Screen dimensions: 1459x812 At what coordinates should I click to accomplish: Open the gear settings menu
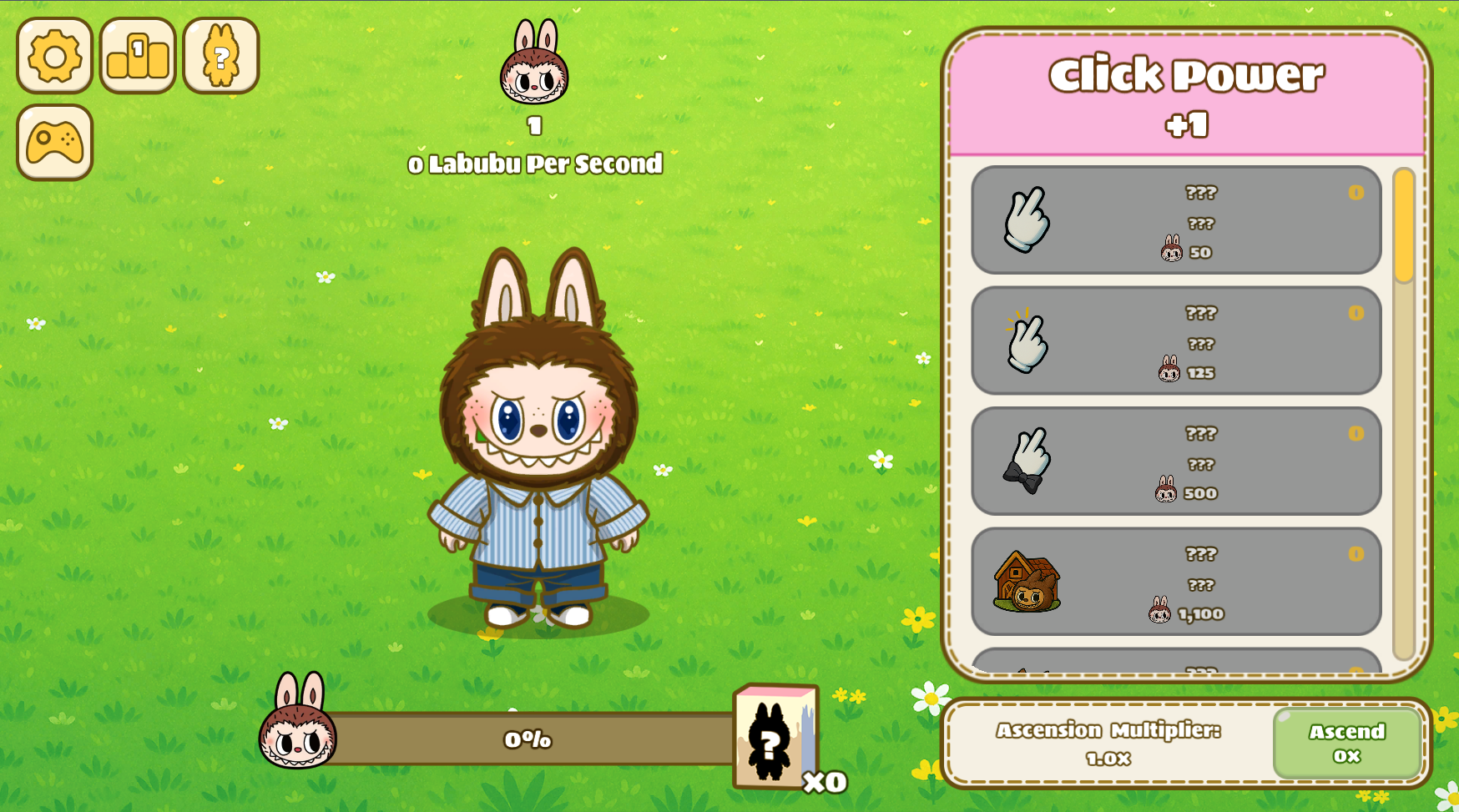[54, 56]
